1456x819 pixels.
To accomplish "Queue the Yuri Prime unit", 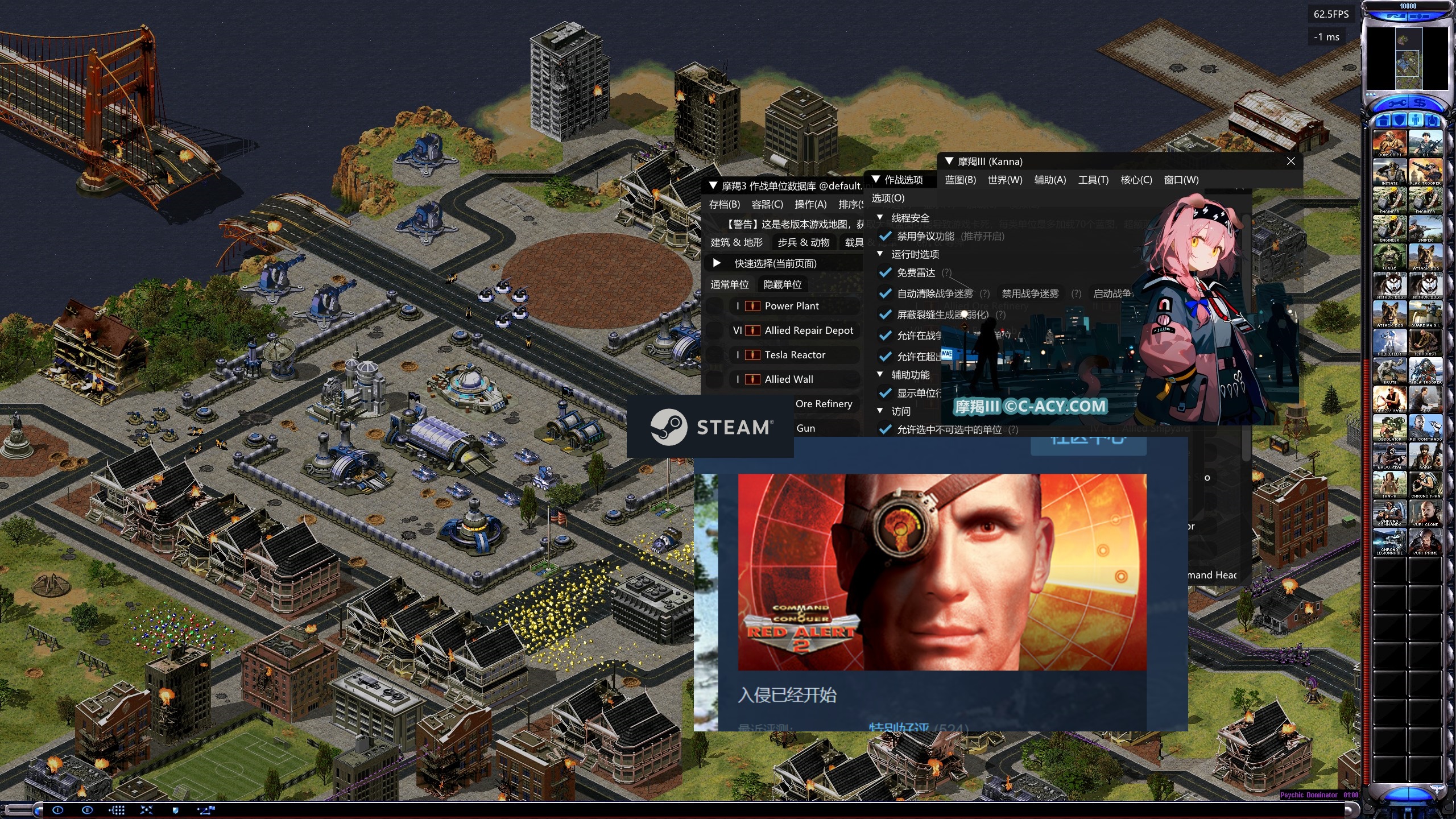I will [x=1425, y=540].
